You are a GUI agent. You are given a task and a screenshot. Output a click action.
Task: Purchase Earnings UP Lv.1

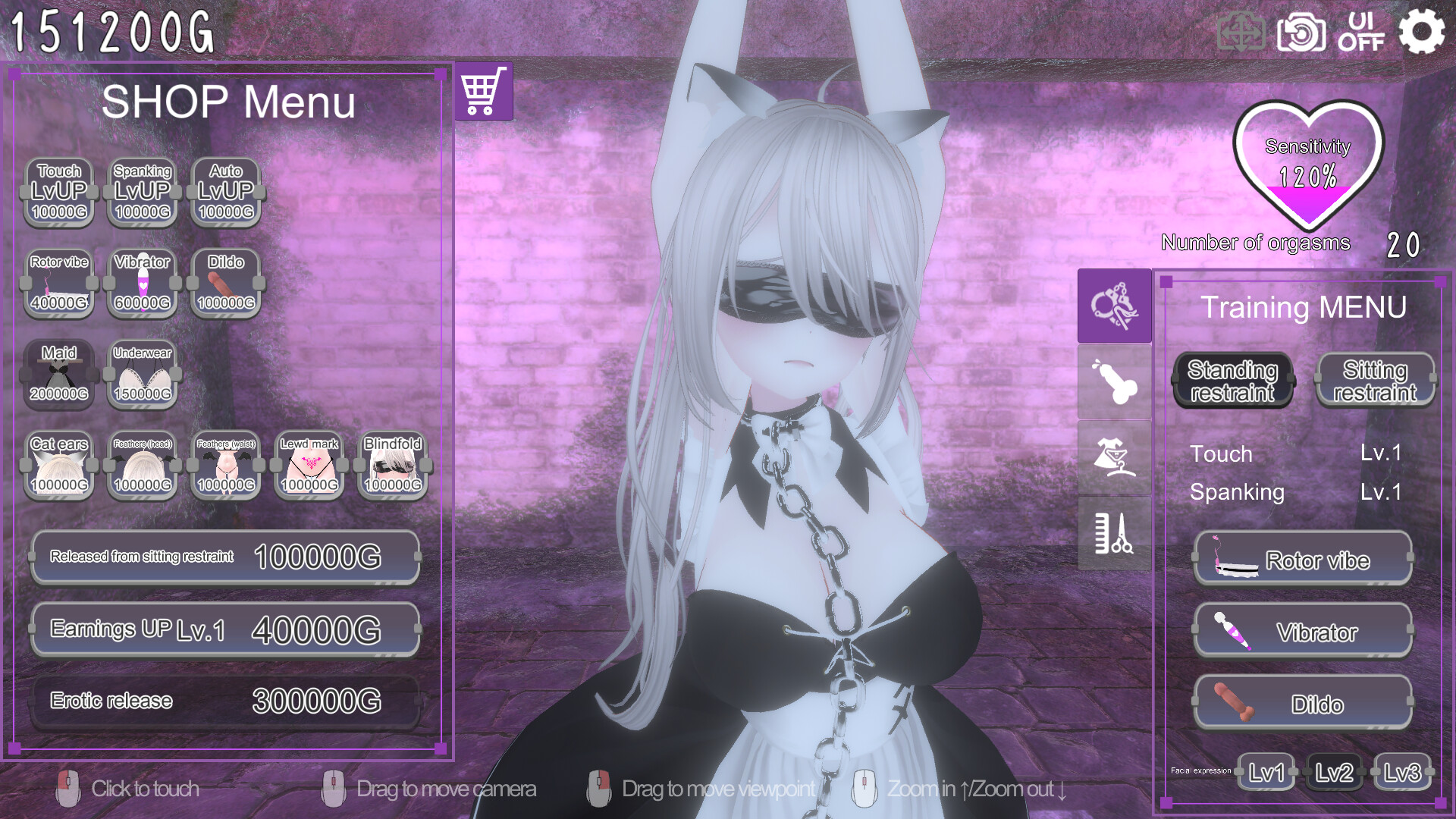pos(225,629)
